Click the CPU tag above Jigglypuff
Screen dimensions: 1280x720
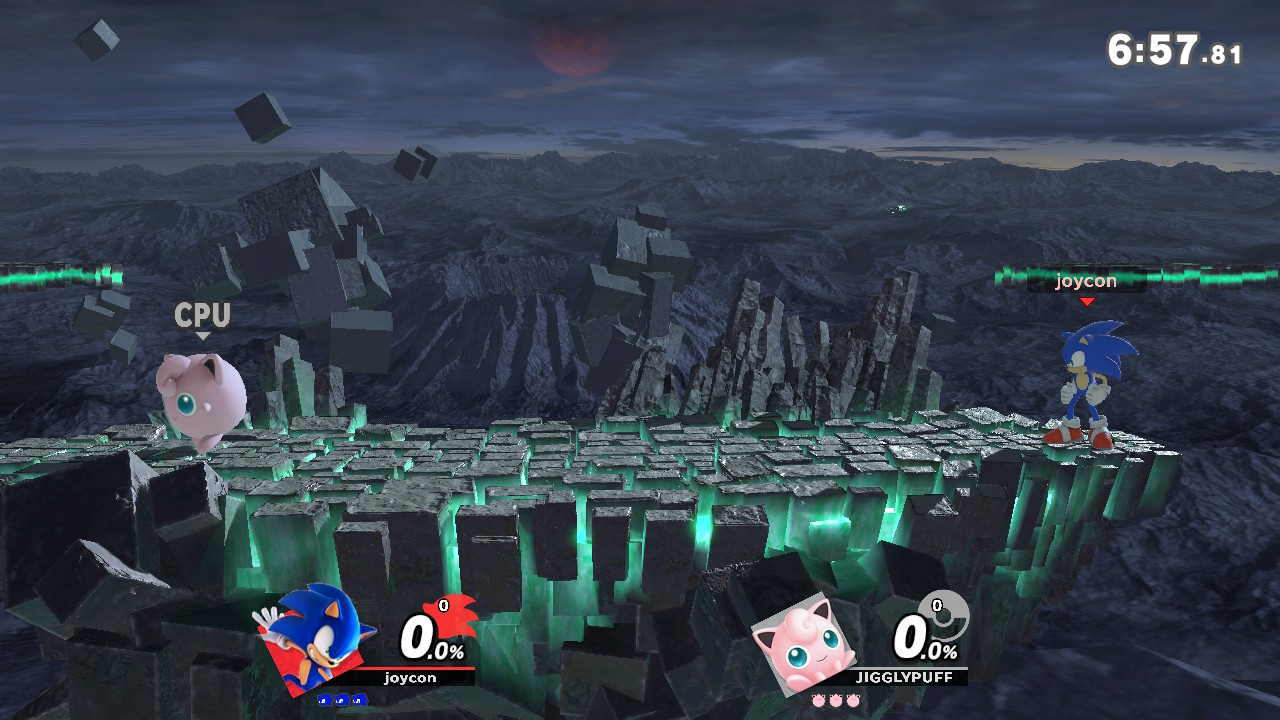(201, 316)
